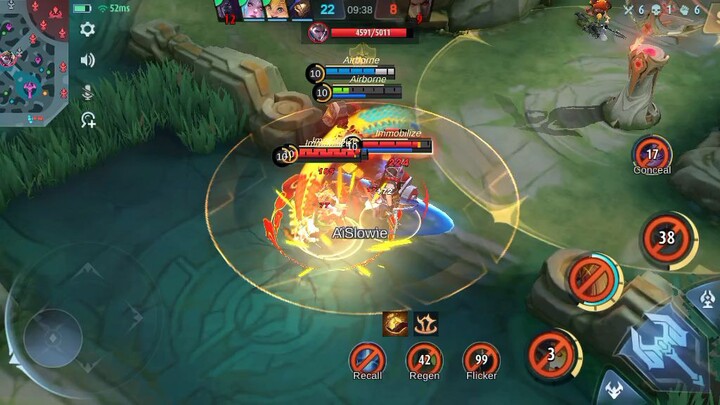Use the skill showing 3 cooldown
This screenshot has height=405, width=720.
pyautogui.click(x=549, y=354)
